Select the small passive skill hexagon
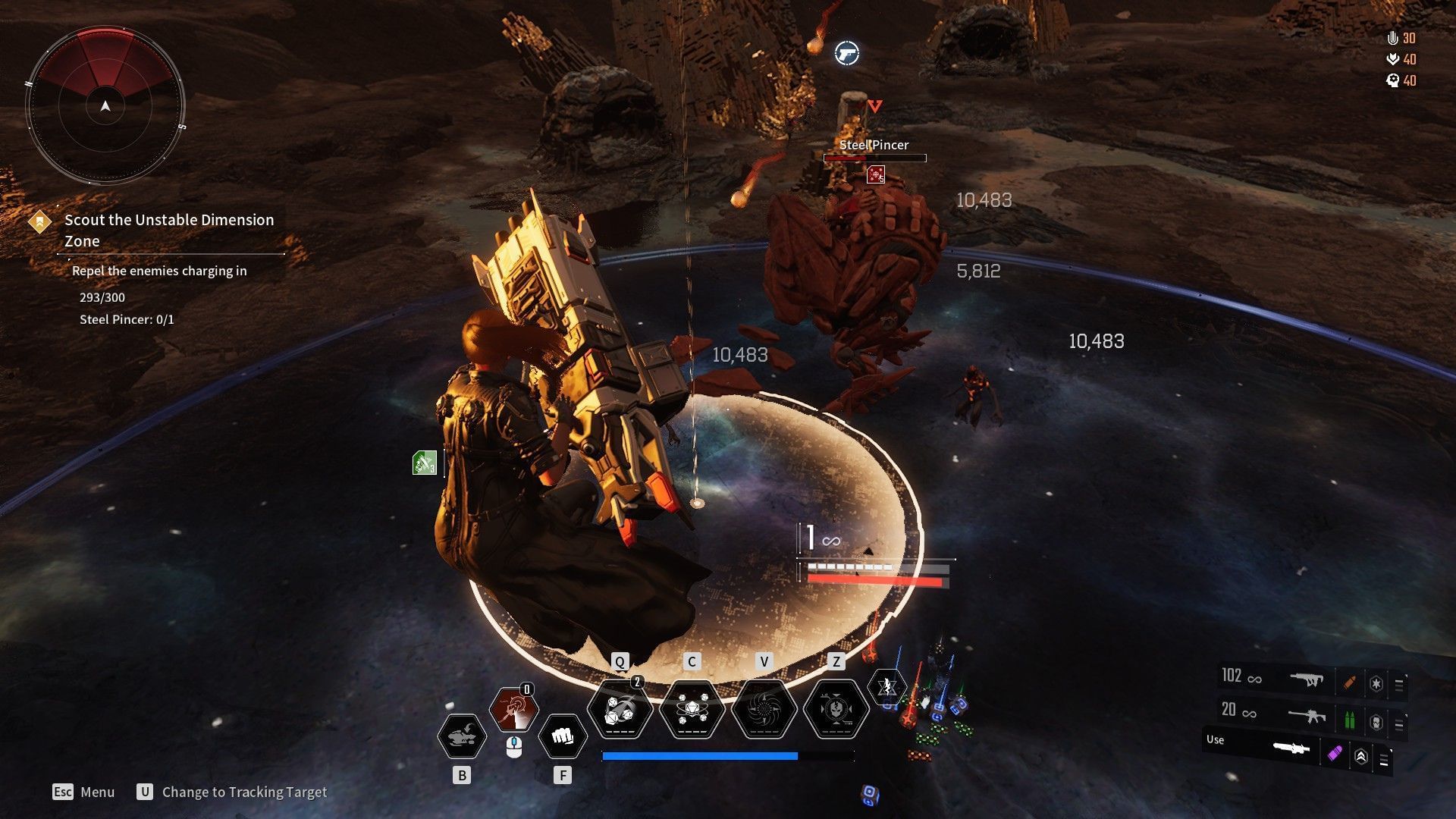Viewport: 1456px width, 819px height. 886,688
